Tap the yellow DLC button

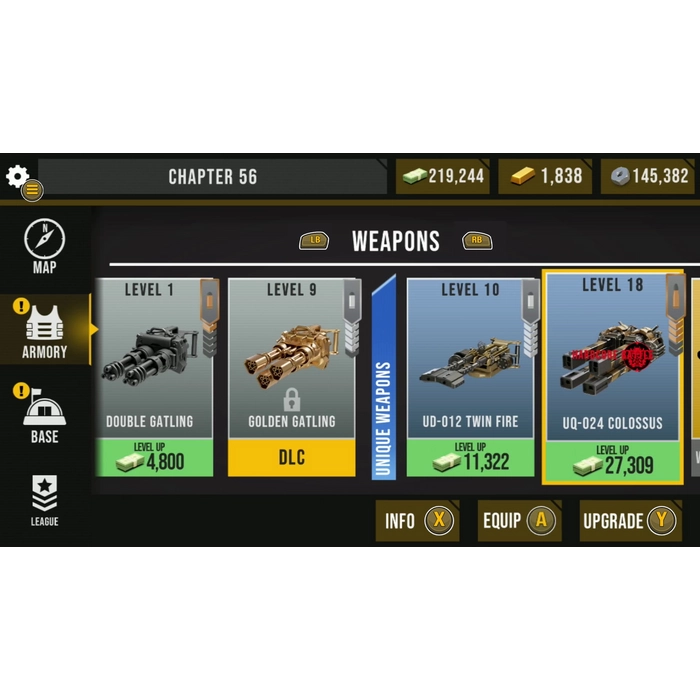291,458
